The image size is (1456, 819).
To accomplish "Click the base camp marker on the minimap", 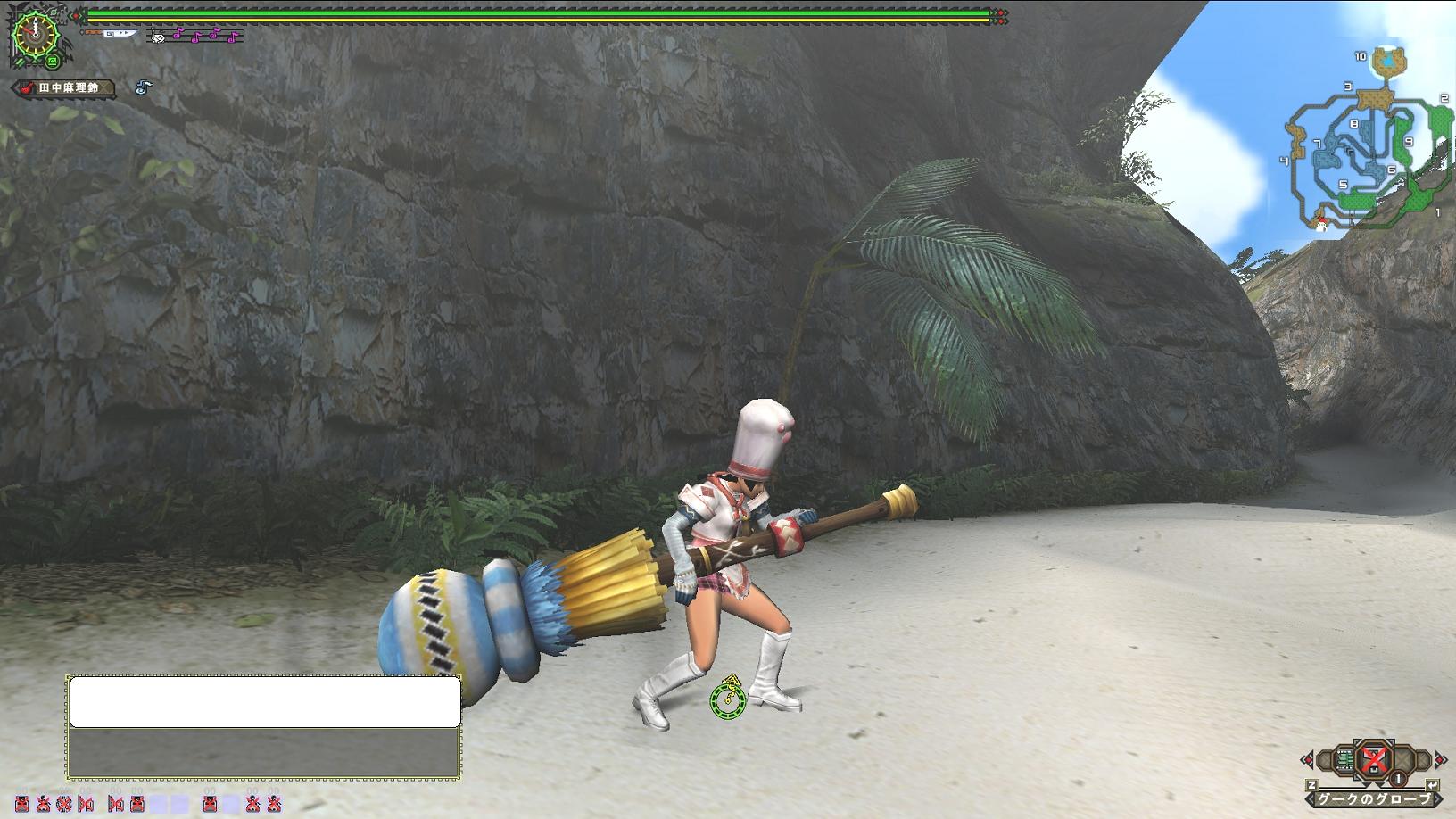I will point(1321,224).
